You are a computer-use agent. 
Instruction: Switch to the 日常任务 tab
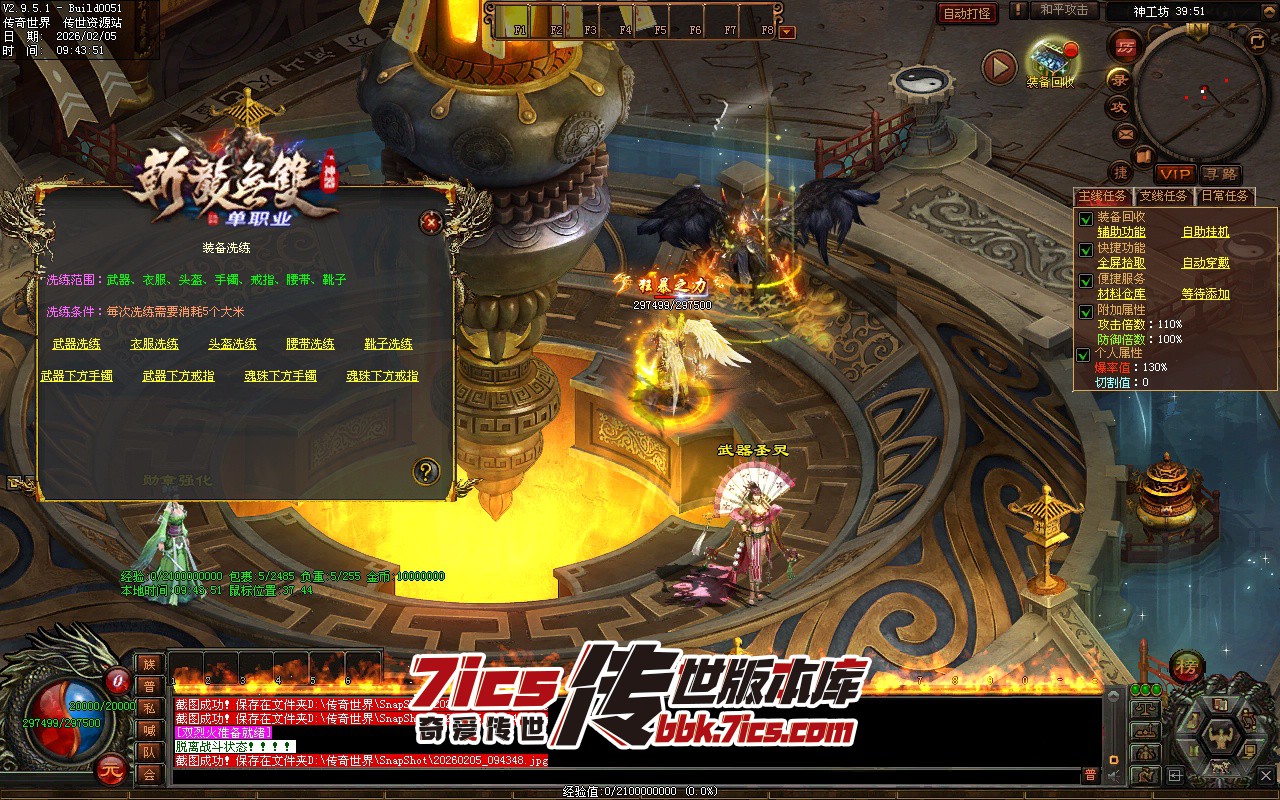coord(1225,196)
